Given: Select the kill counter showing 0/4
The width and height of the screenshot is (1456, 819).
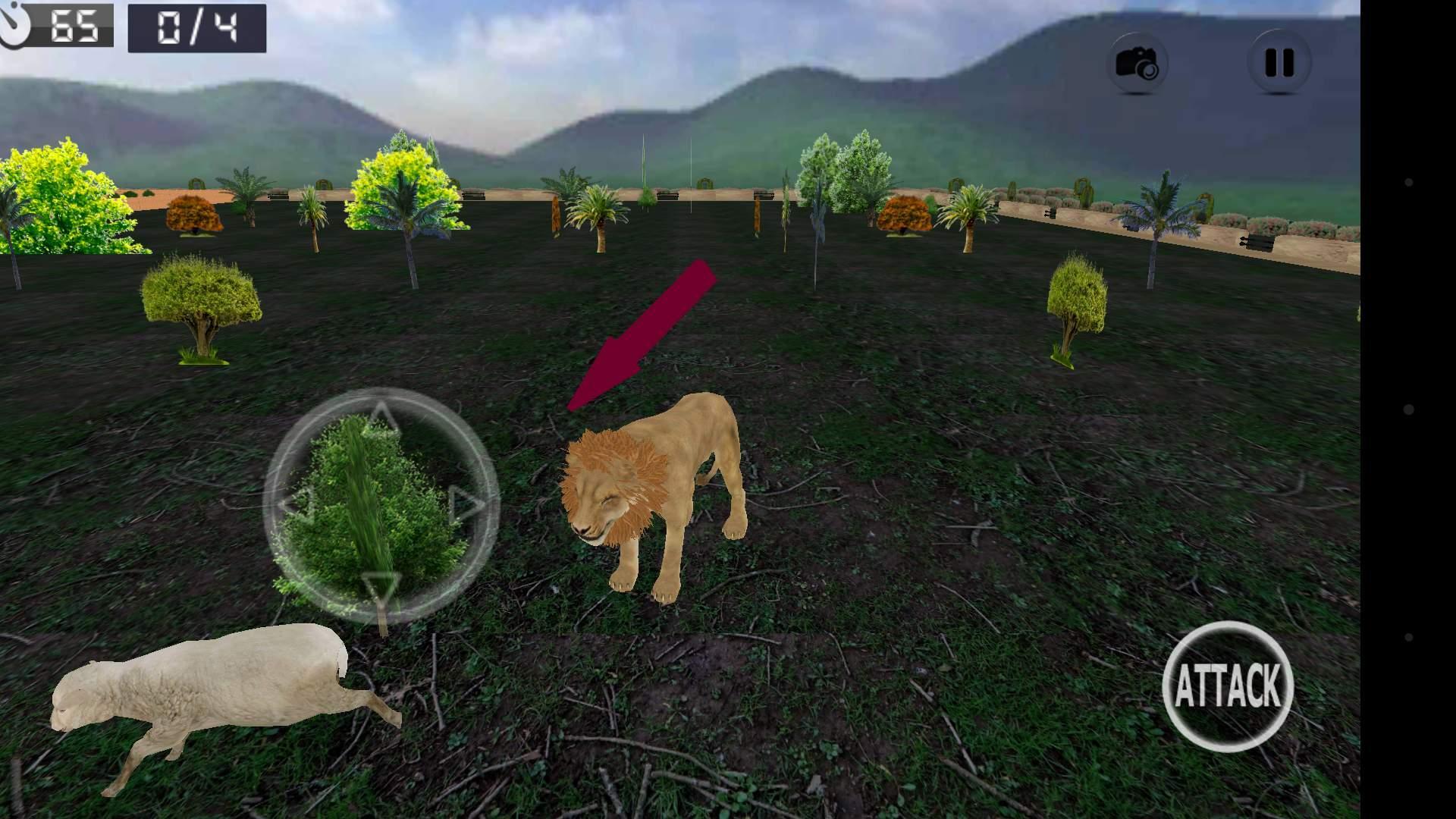Looking at the screenshot, I should 197,29.
